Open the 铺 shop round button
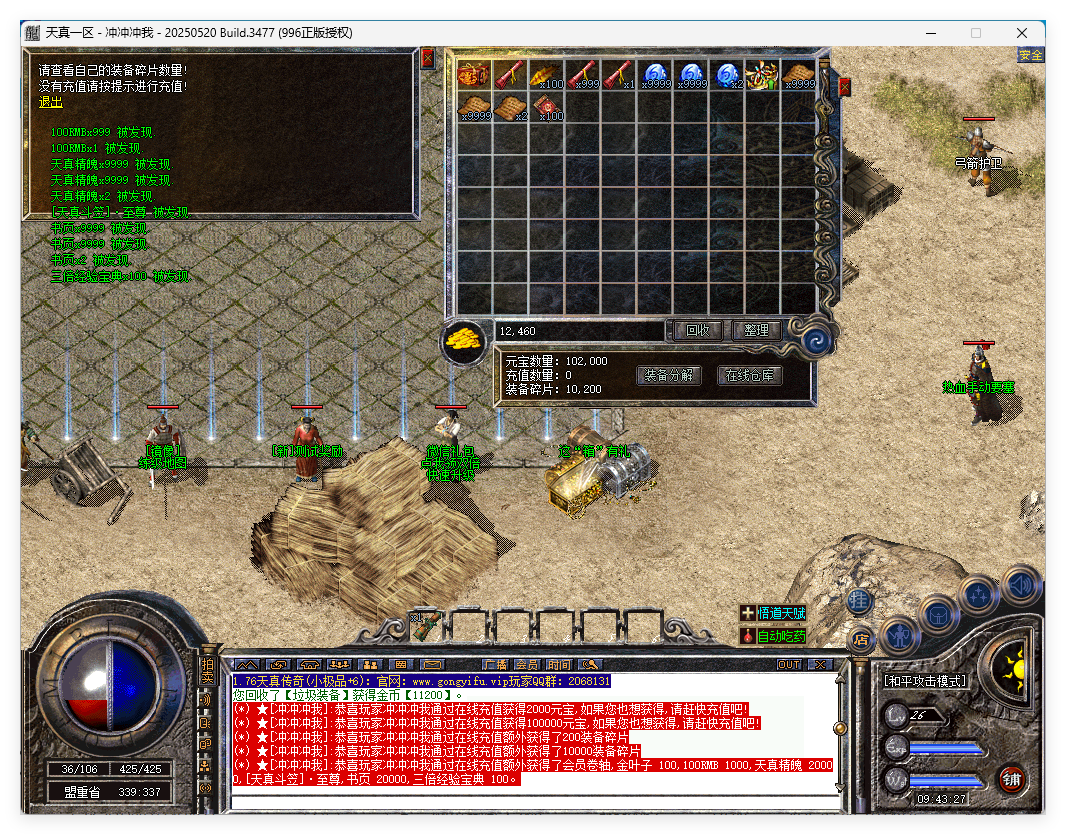Viewport: 1066px width, 835px height. 1010,780
